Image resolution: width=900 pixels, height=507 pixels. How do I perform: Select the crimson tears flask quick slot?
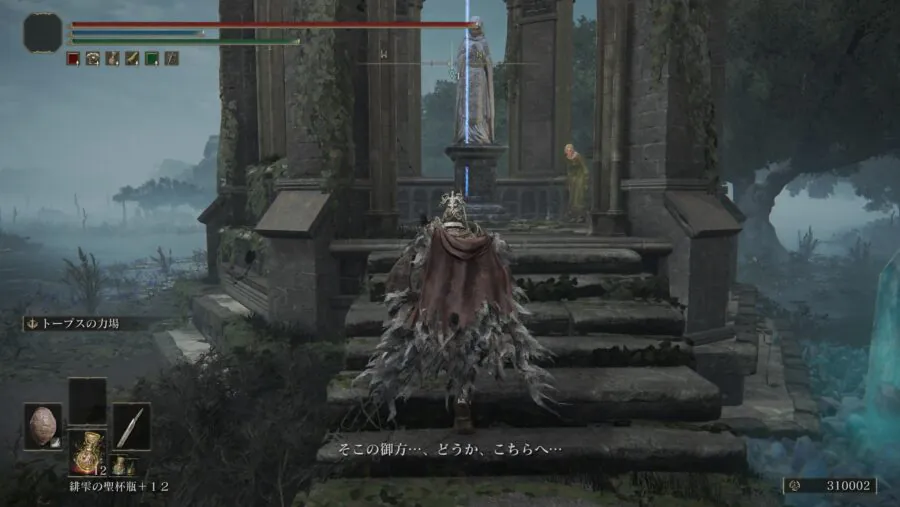(x=87, y=451)
